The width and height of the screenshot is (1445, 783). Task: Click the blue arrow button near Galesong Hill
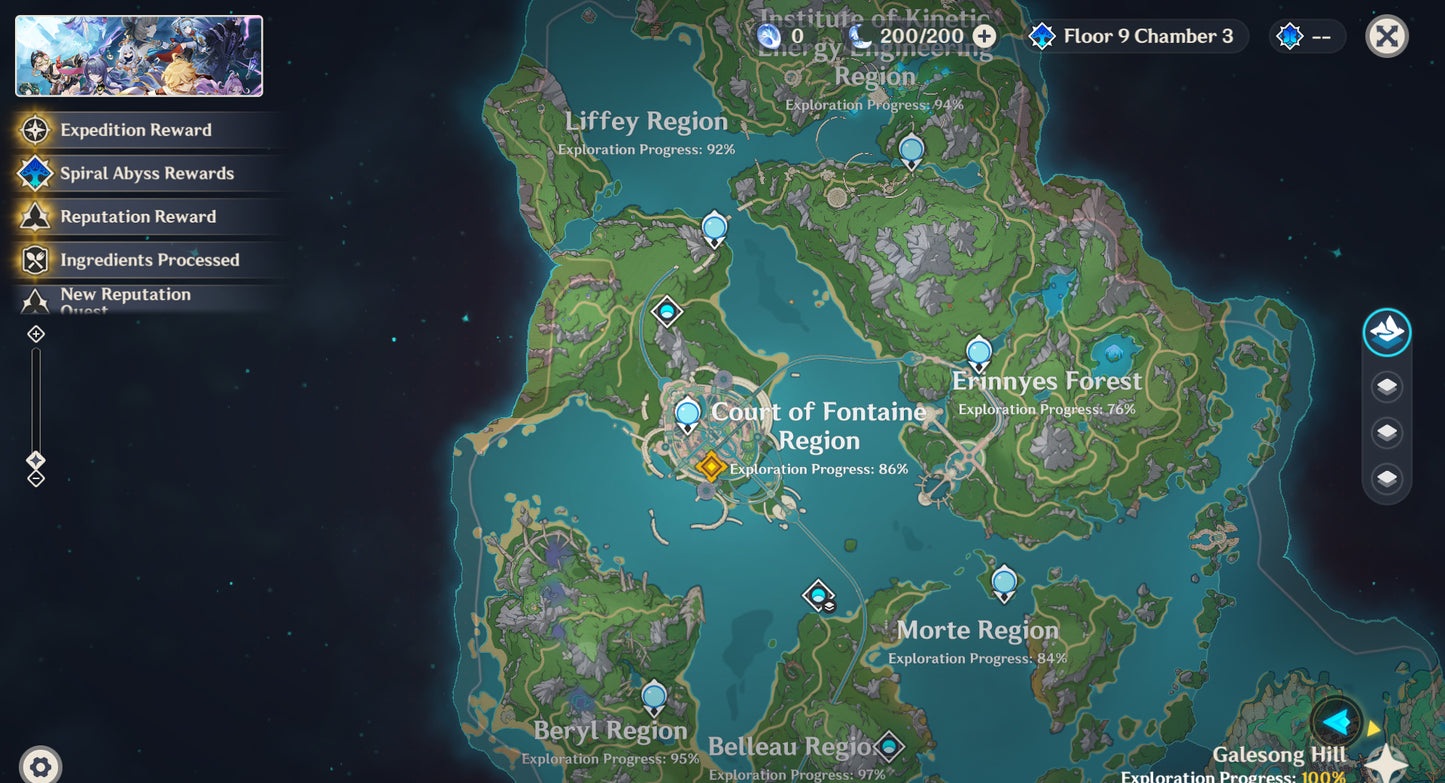(1336, 720)
